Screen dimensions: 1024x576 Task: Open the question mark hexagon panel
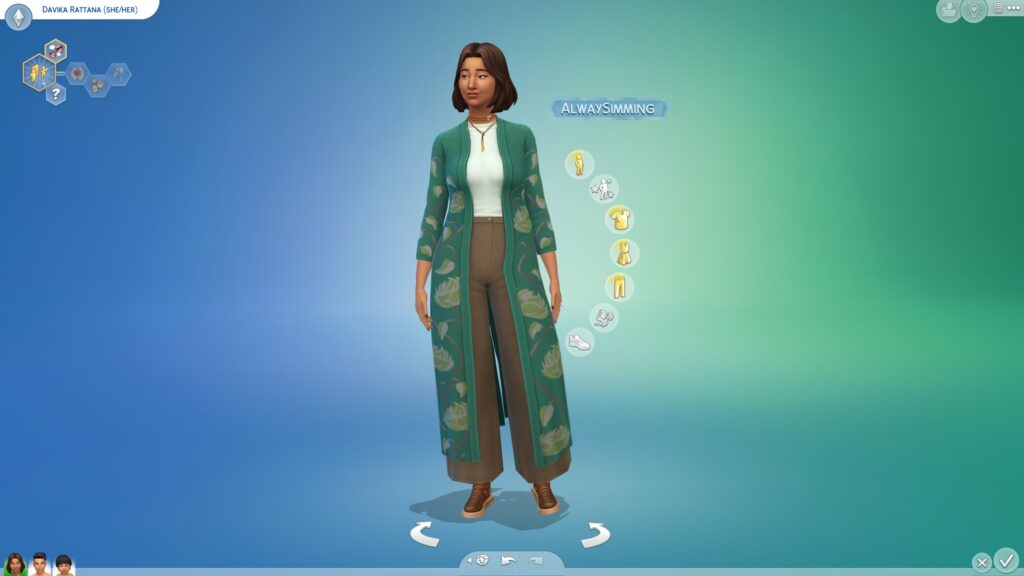(x=55, y=94)
